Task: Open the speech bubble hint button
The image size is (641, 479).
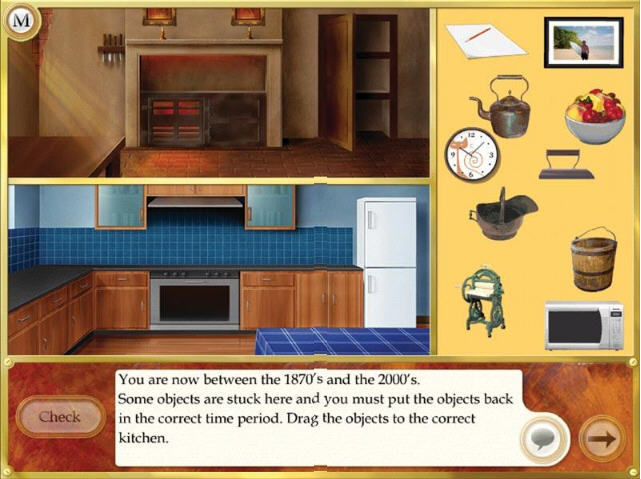Action: pyautogui.click(x=545, y=438)
